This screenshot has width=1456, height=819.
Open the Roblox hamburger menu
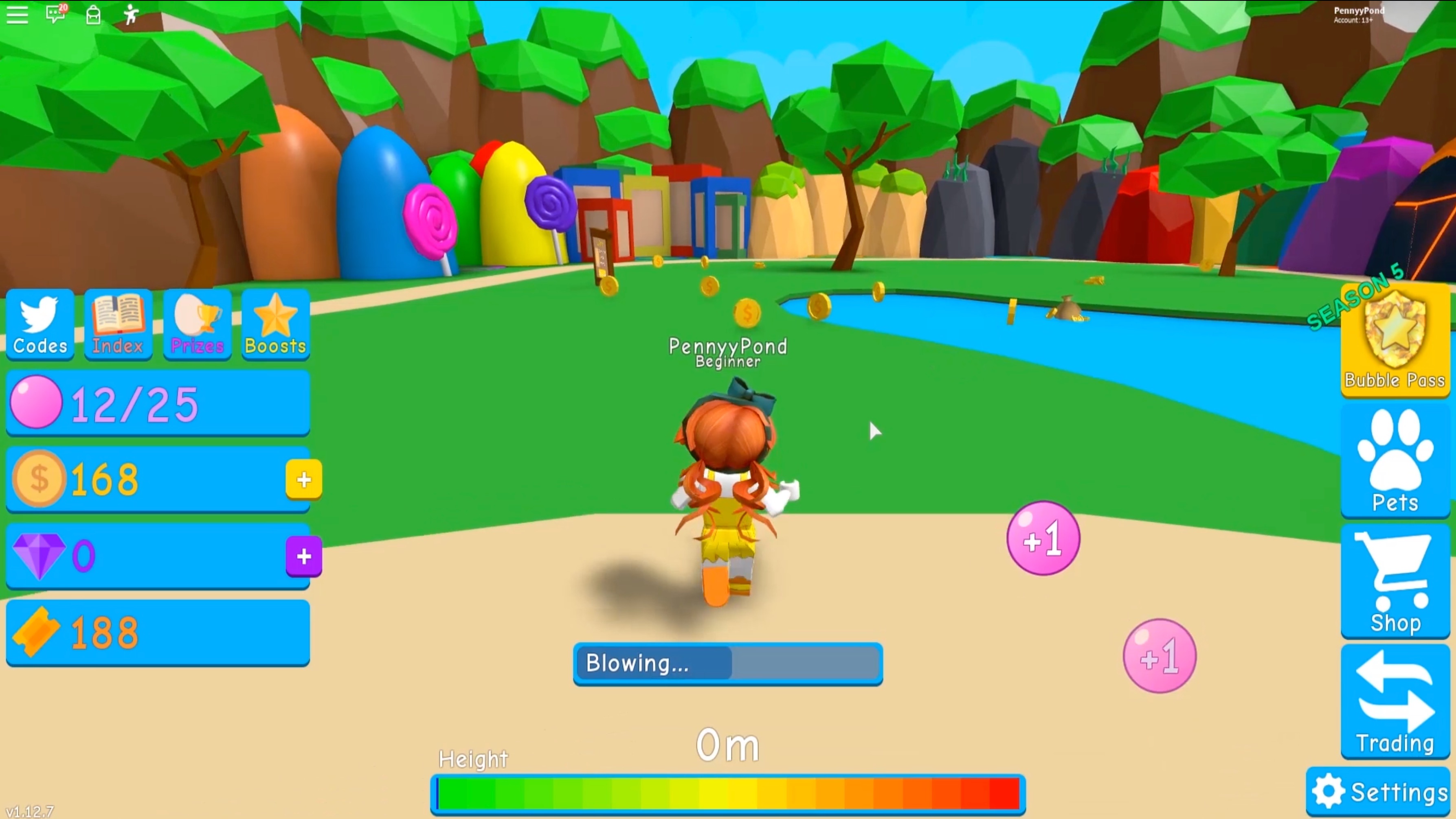[17, 15]
